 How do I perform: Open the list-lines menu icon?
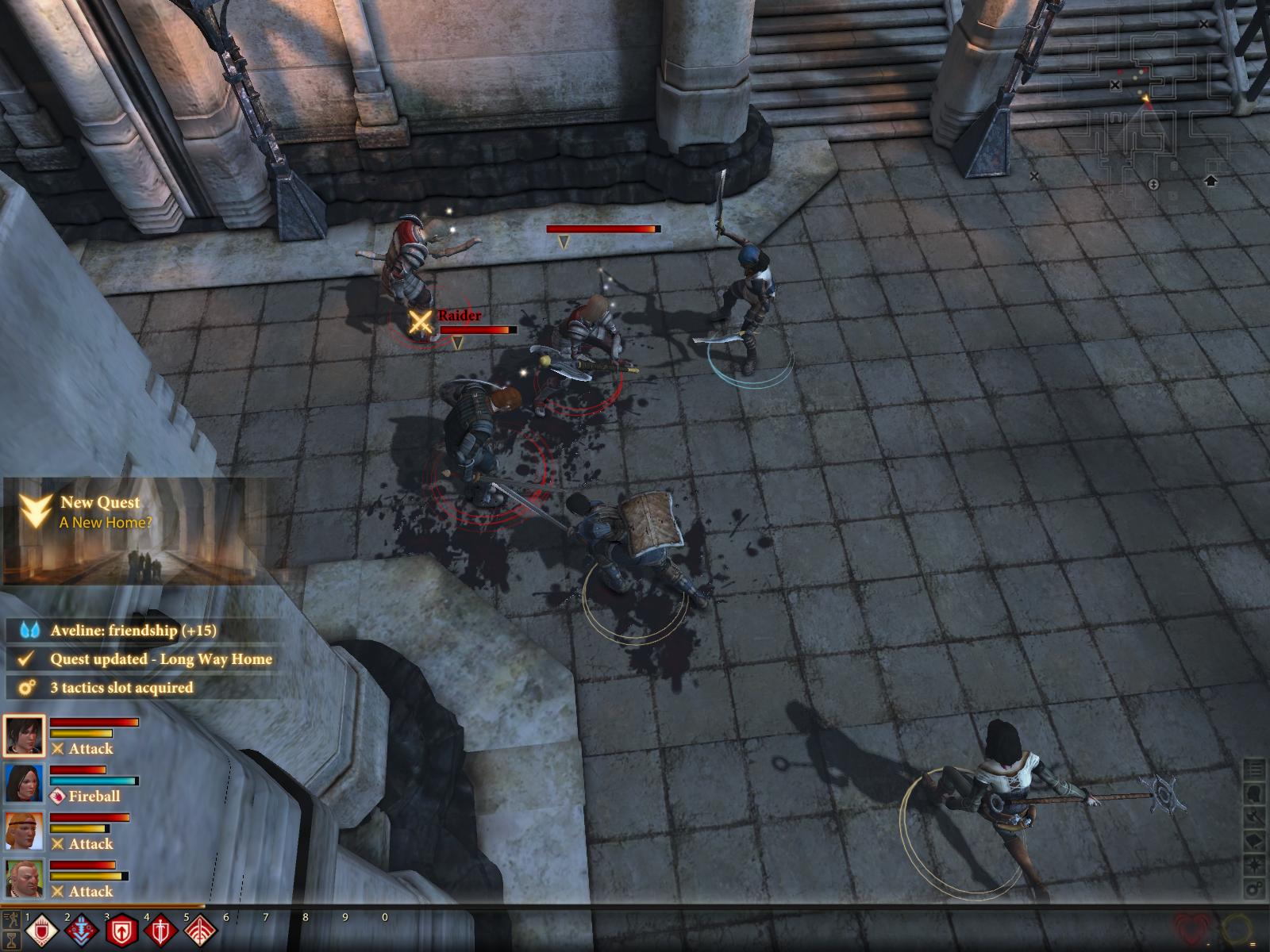pyautogui.click(x=1255, y=769)
